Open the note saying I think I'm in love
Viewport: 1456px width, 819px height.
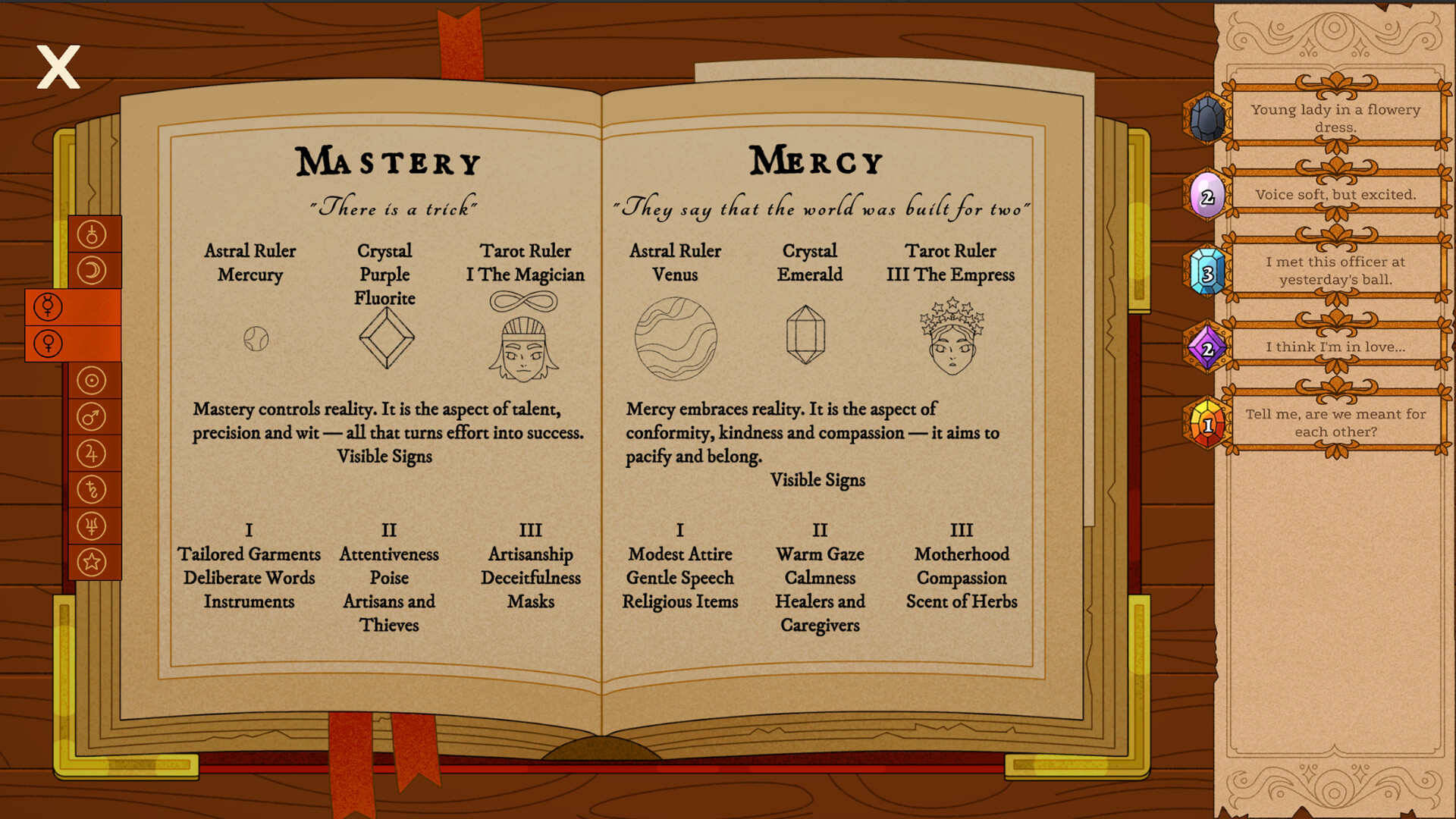tap(1335, 347)
